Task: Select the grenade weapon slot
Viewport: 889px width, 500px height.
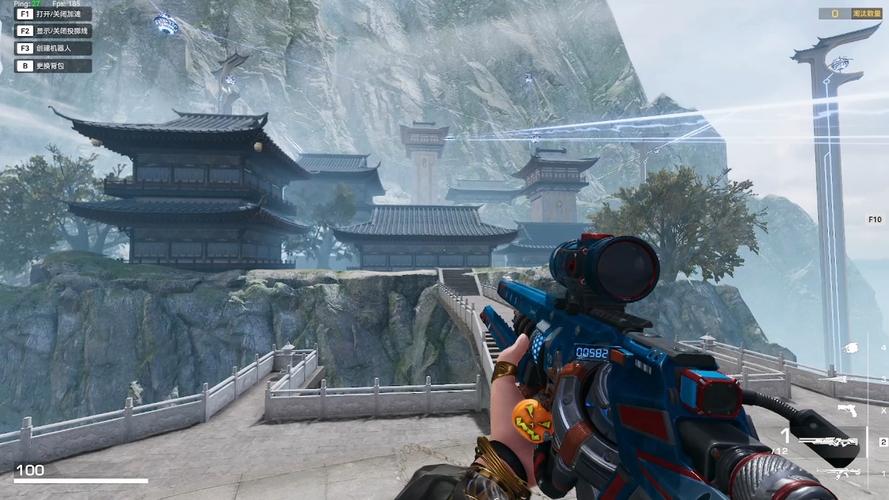Action: point(850,347)
